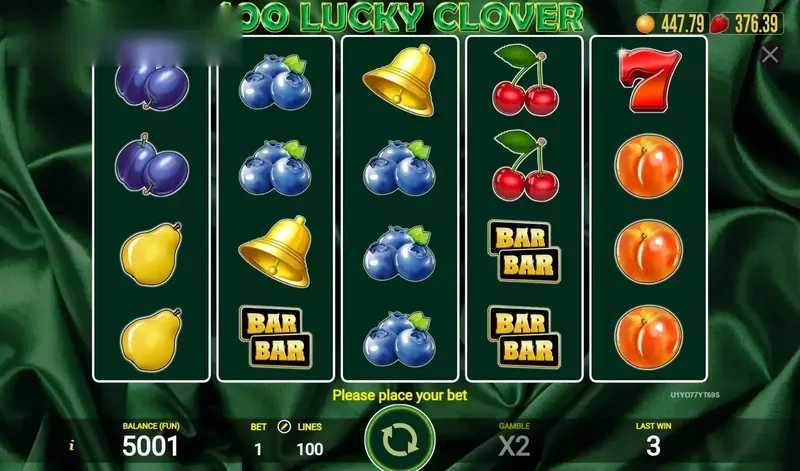Screen dimensions: 800x471
Task: Open bet settings via the edit icon
Action: point(283,427)
